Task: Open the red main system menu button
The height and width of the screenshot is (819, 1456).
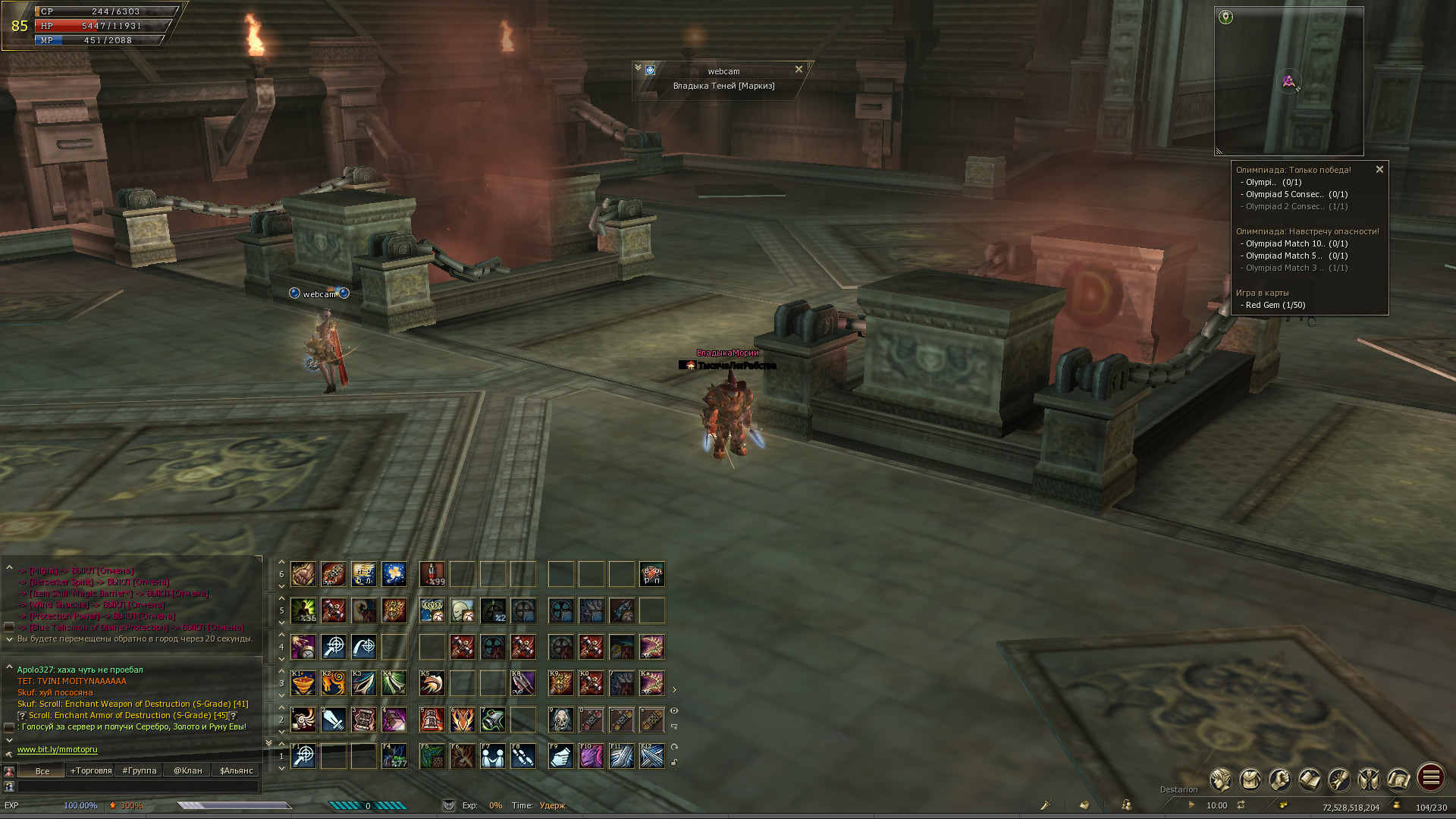Action: [1431, 777]
